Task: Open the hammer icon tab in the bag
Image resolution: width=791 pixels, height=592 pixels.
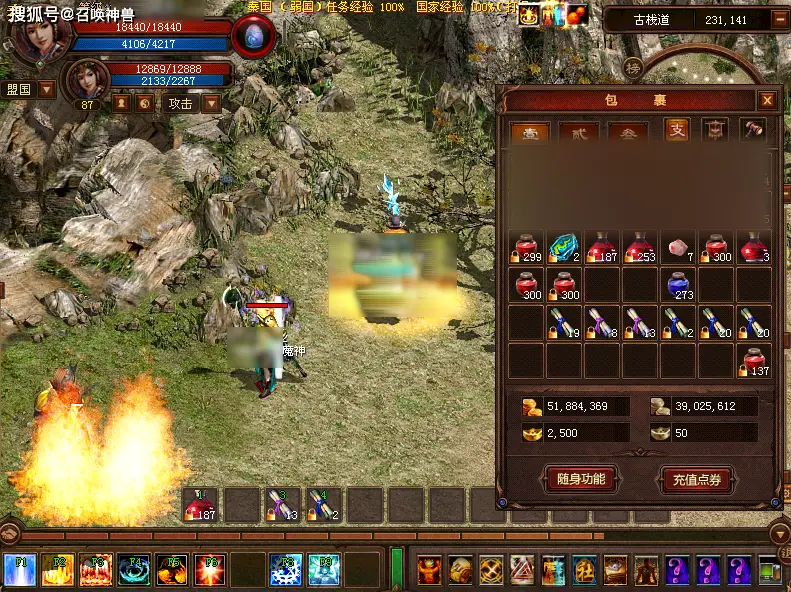Action: point(753,129)
